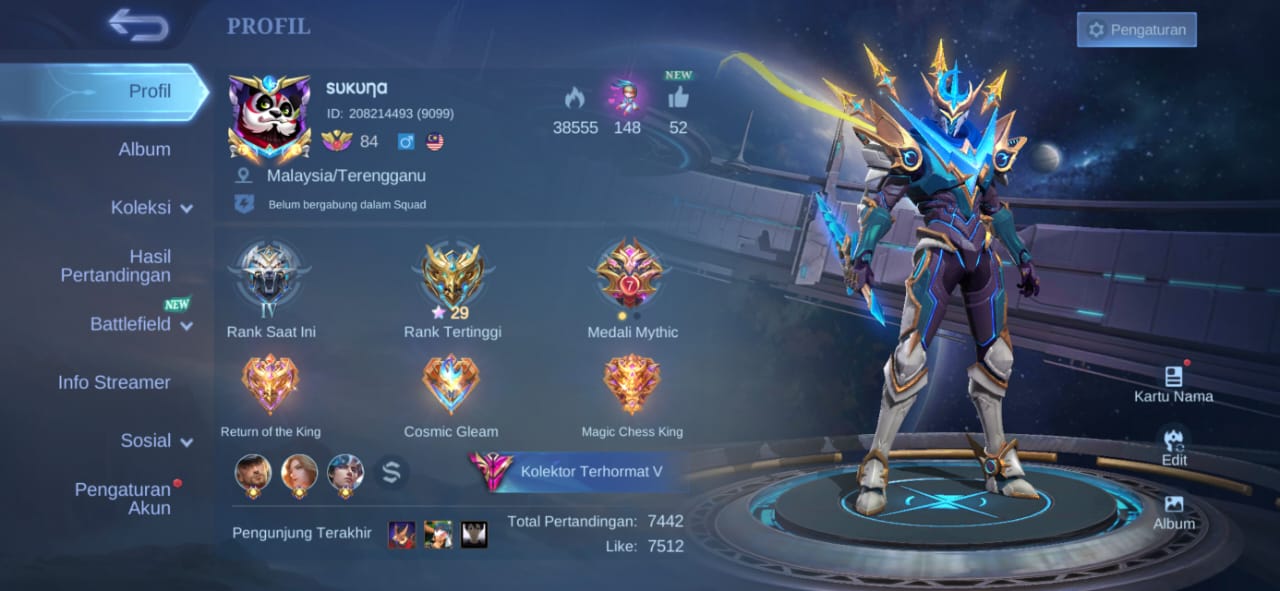Expand the Sosial menu
Viewport: 1280px width, 591px height.
coord(157,441)
